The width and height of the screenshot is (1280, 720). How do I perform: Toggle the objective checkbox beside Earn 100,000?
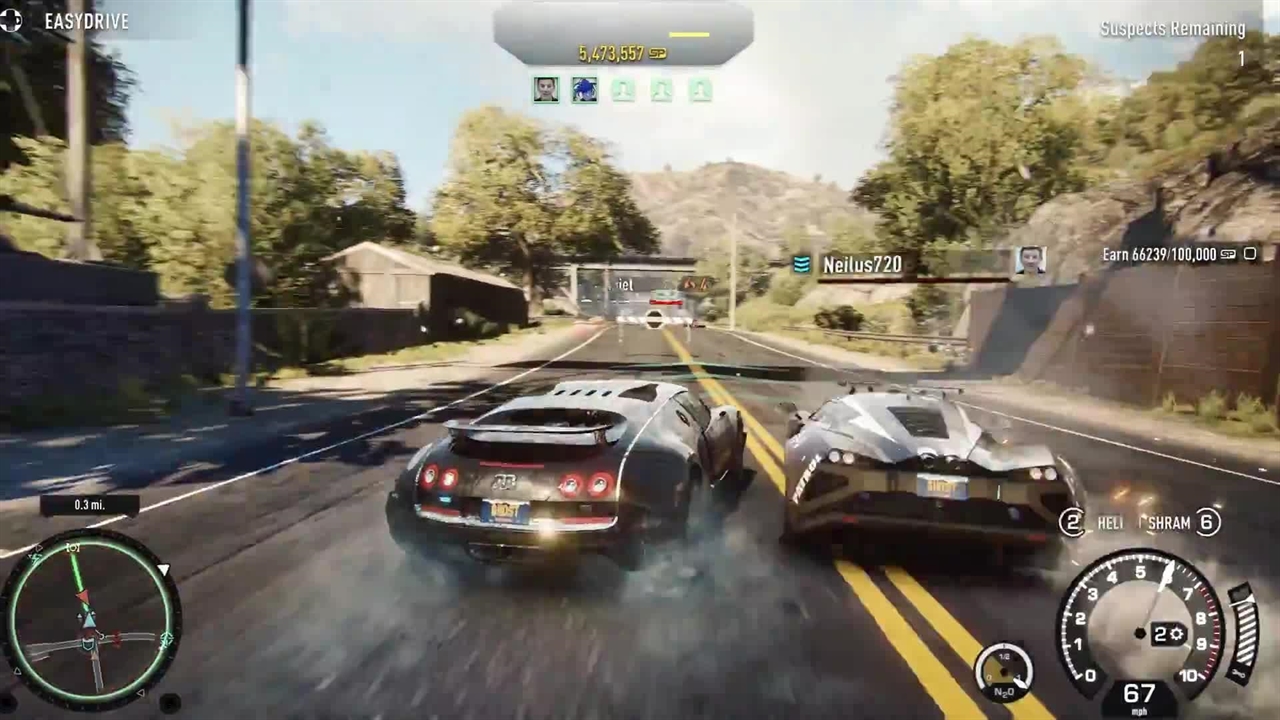[x=1250, y=254]
